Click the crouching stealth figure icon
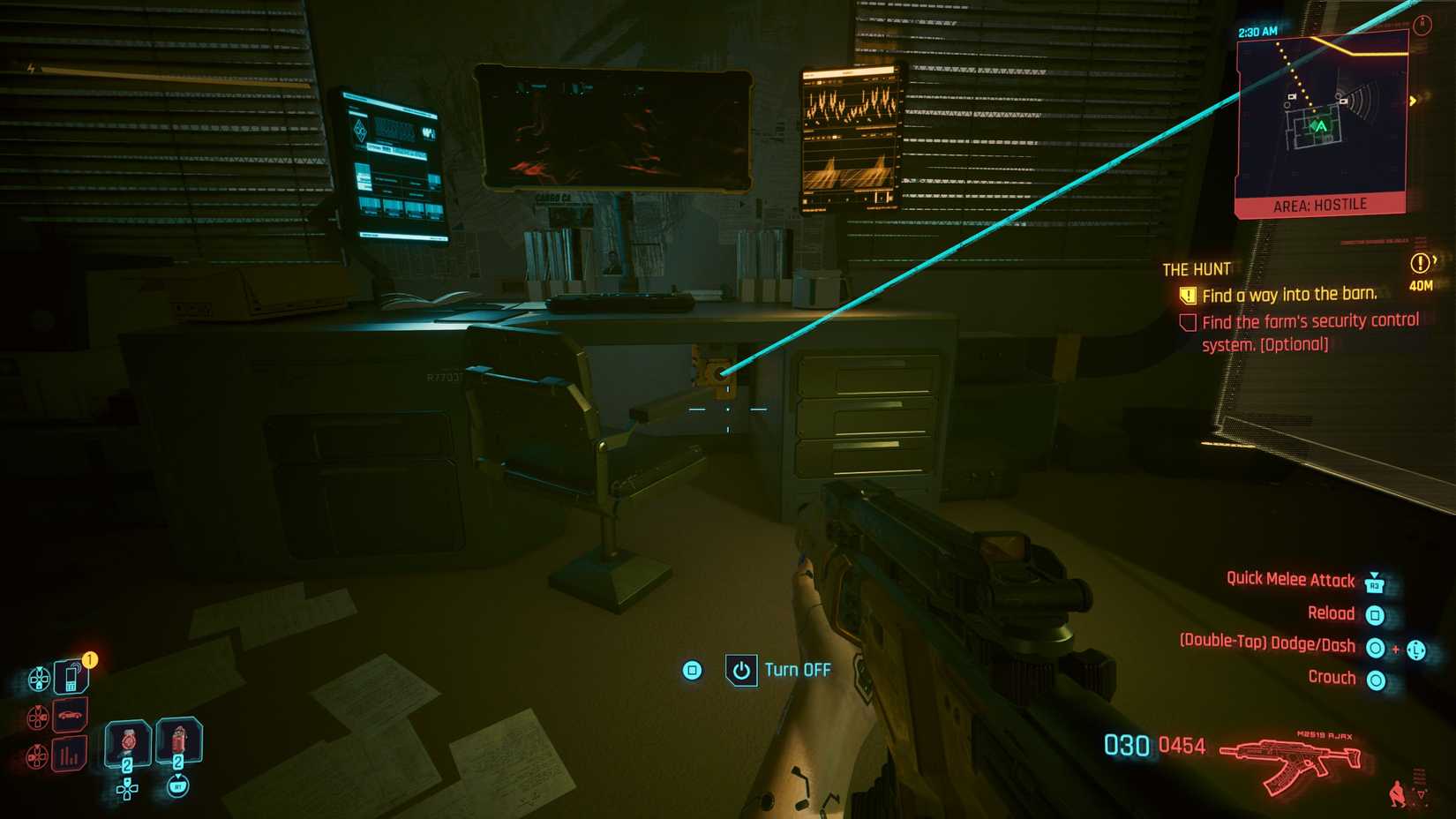This screenshot has height=819, width=1456. [1398, 793]
